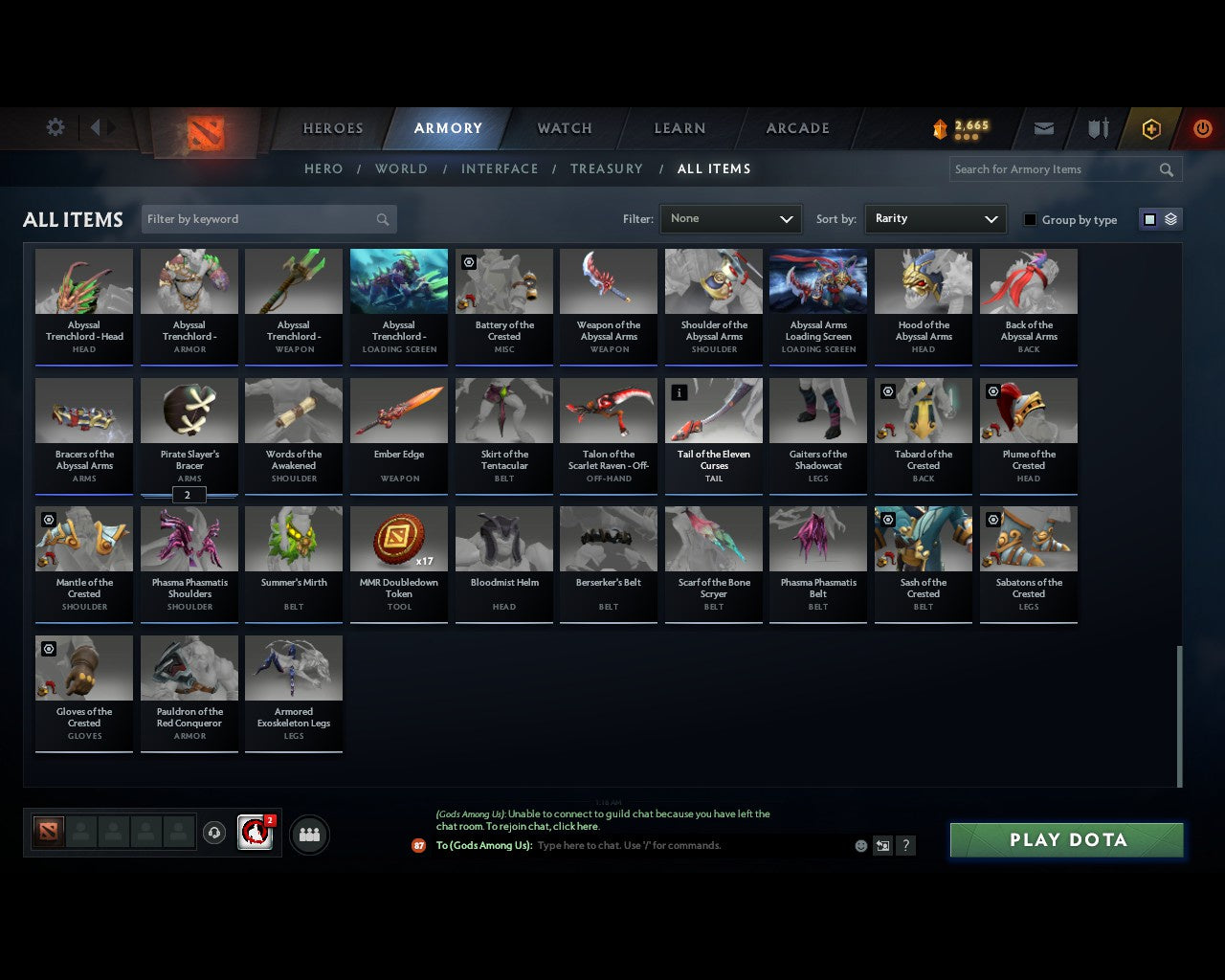Open the Treasury section
This screenshot has height=980, width=1225.
[606, 169]
